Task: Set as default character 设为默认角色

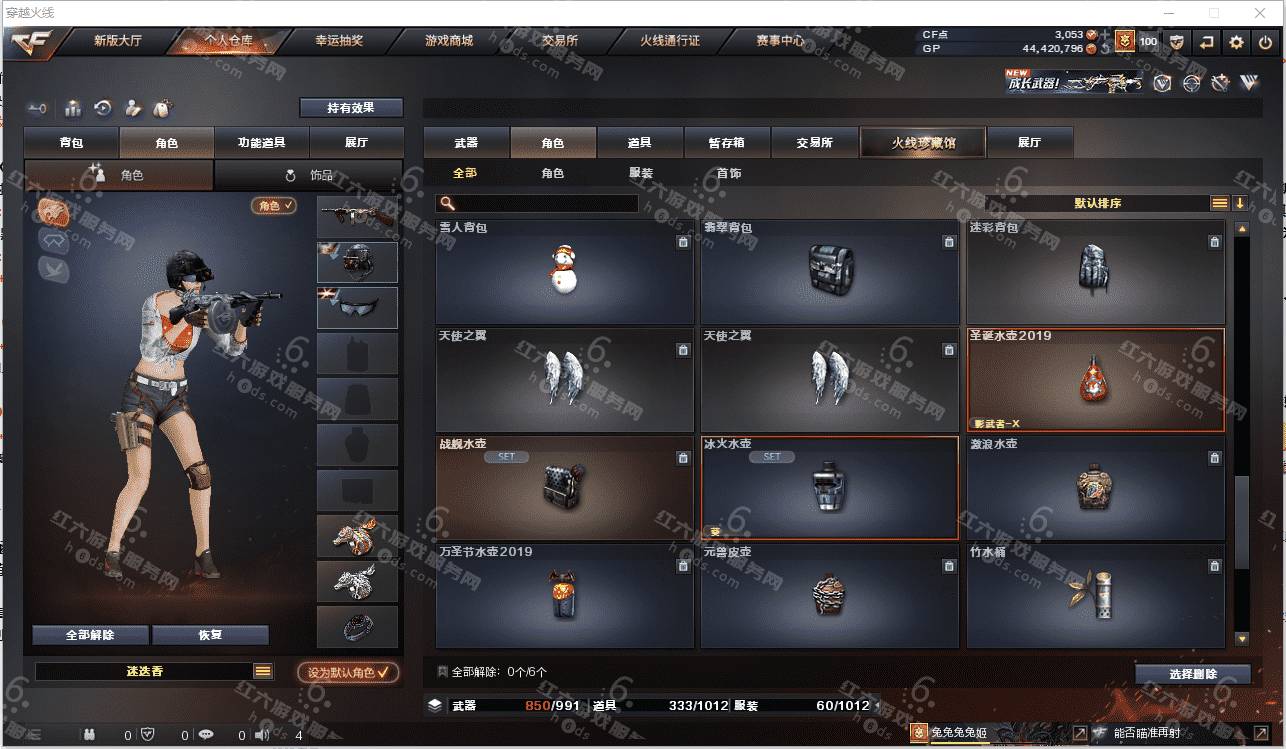Action: pyautogui.click(x=348, y=673)
